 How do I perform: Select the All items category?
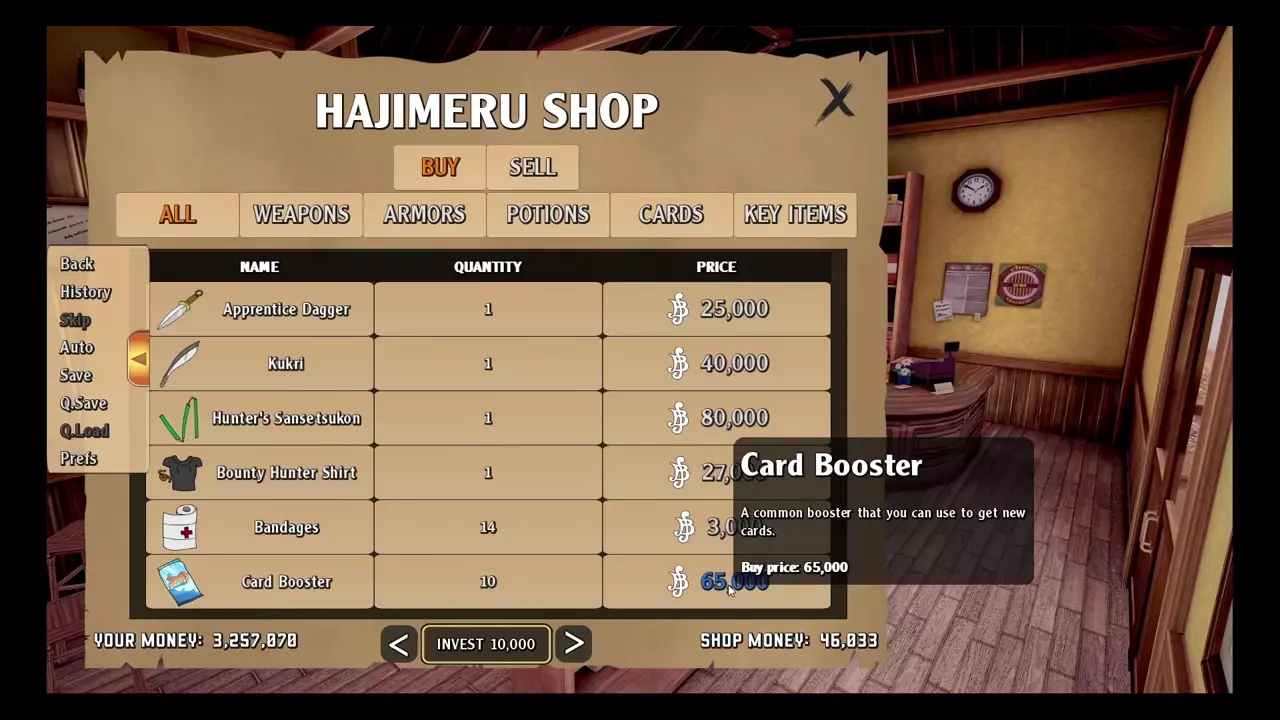(177, 215)
